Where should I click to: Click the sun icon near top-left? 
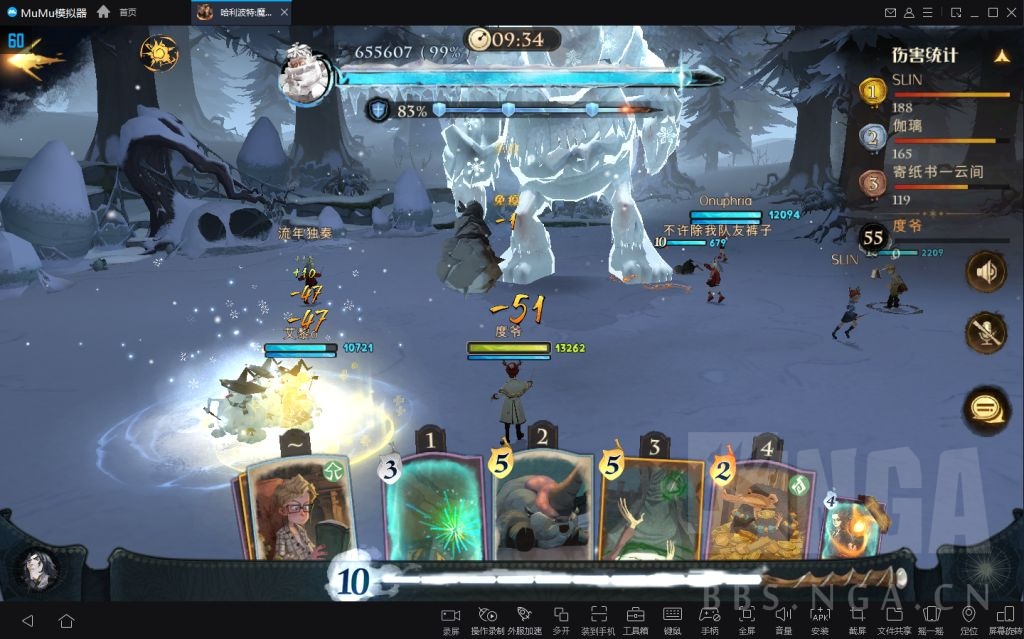point(158,52)
